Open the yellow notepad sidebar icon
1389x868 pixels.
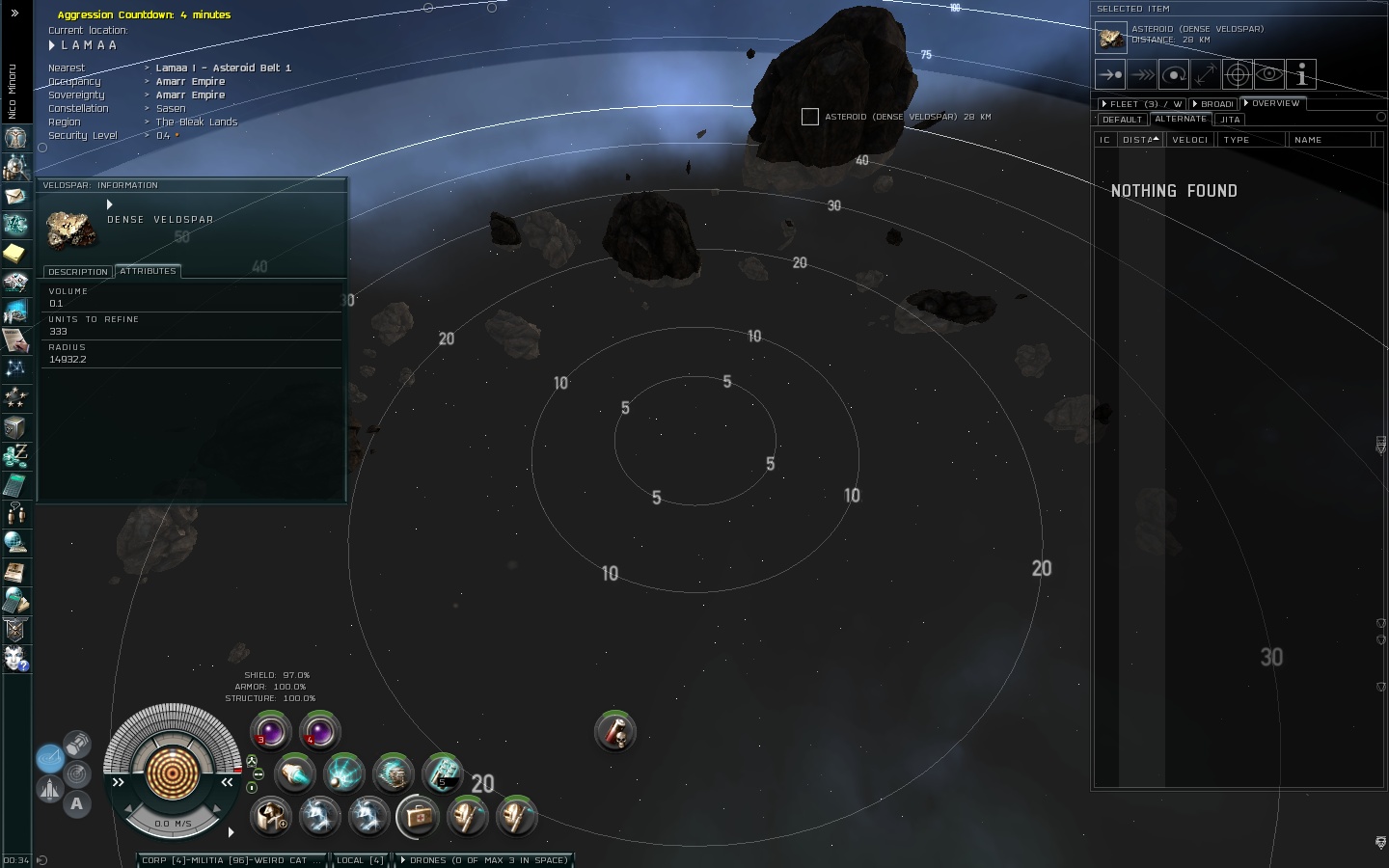pos(14,253)
